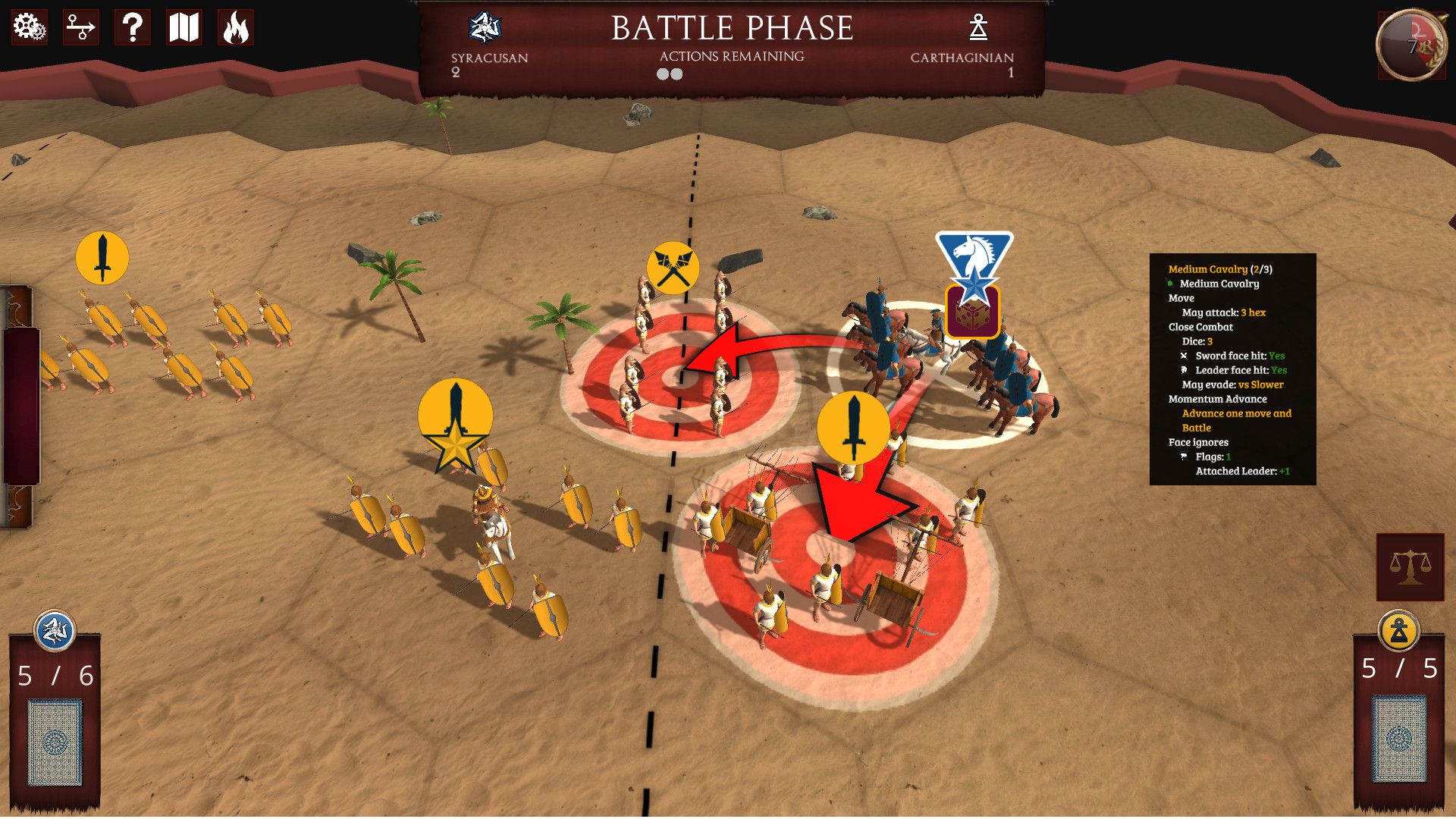Click the Momentum Advance text in the tooltip
Screen dimensions: 1456x819
pyautogui.click(x=1216, y=399)
